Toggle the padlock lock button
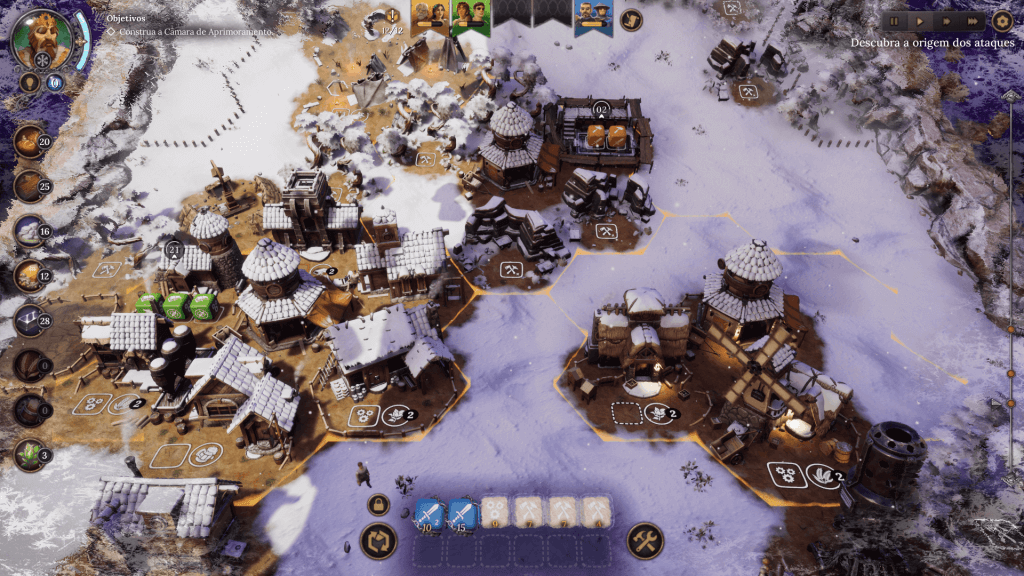Viewport: 1024px width, 576px height. click(378, 504)
